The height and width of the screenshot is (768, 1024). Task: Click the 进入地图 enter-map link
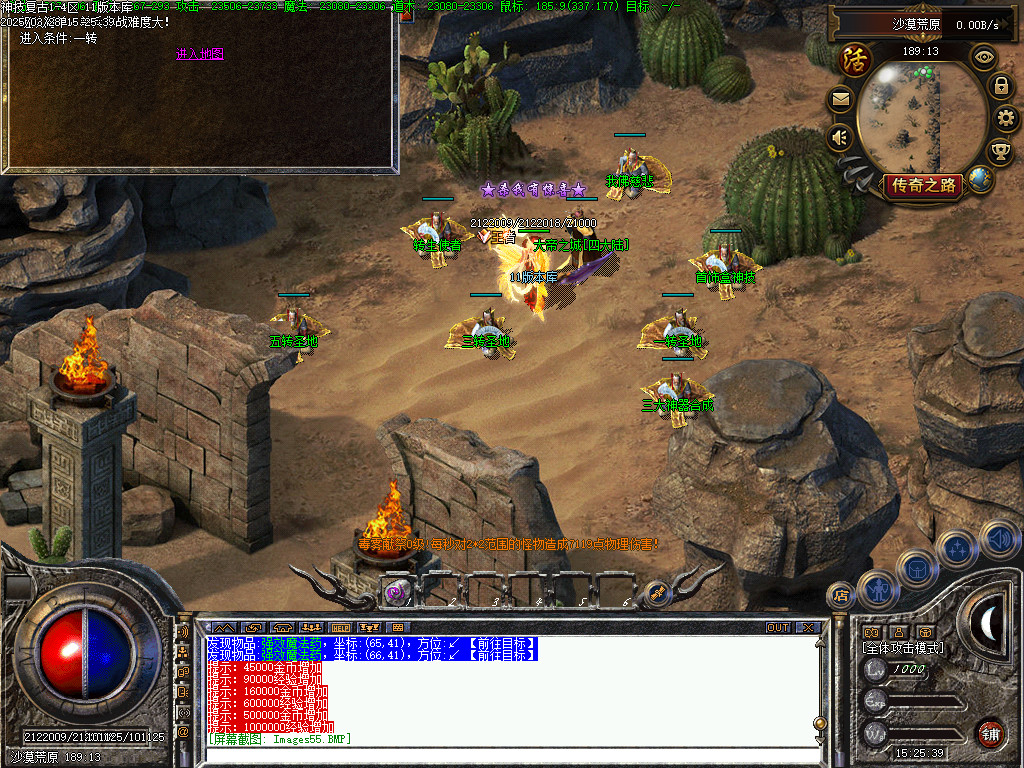click(200, 54)
